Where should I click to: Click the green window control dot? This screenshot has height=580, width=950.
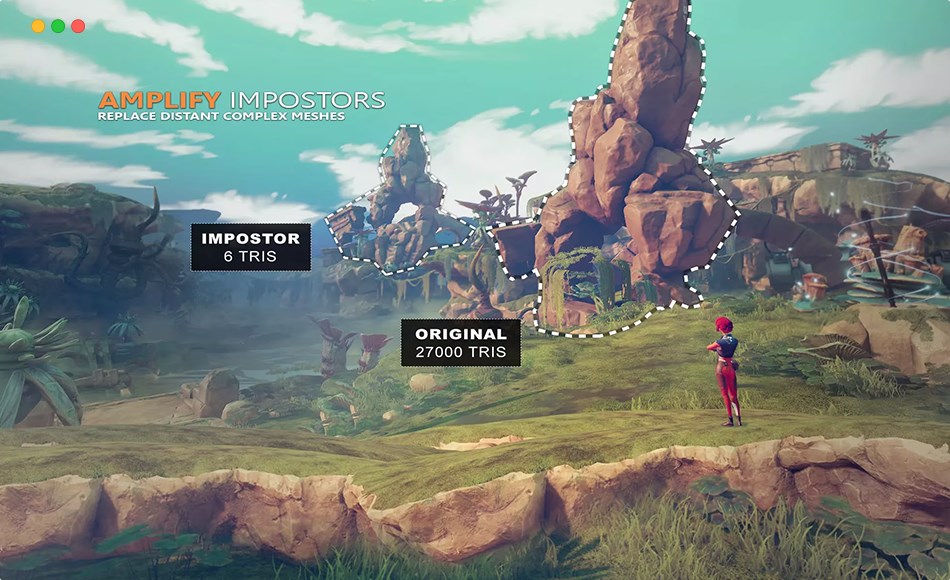[x=58, y=26]
